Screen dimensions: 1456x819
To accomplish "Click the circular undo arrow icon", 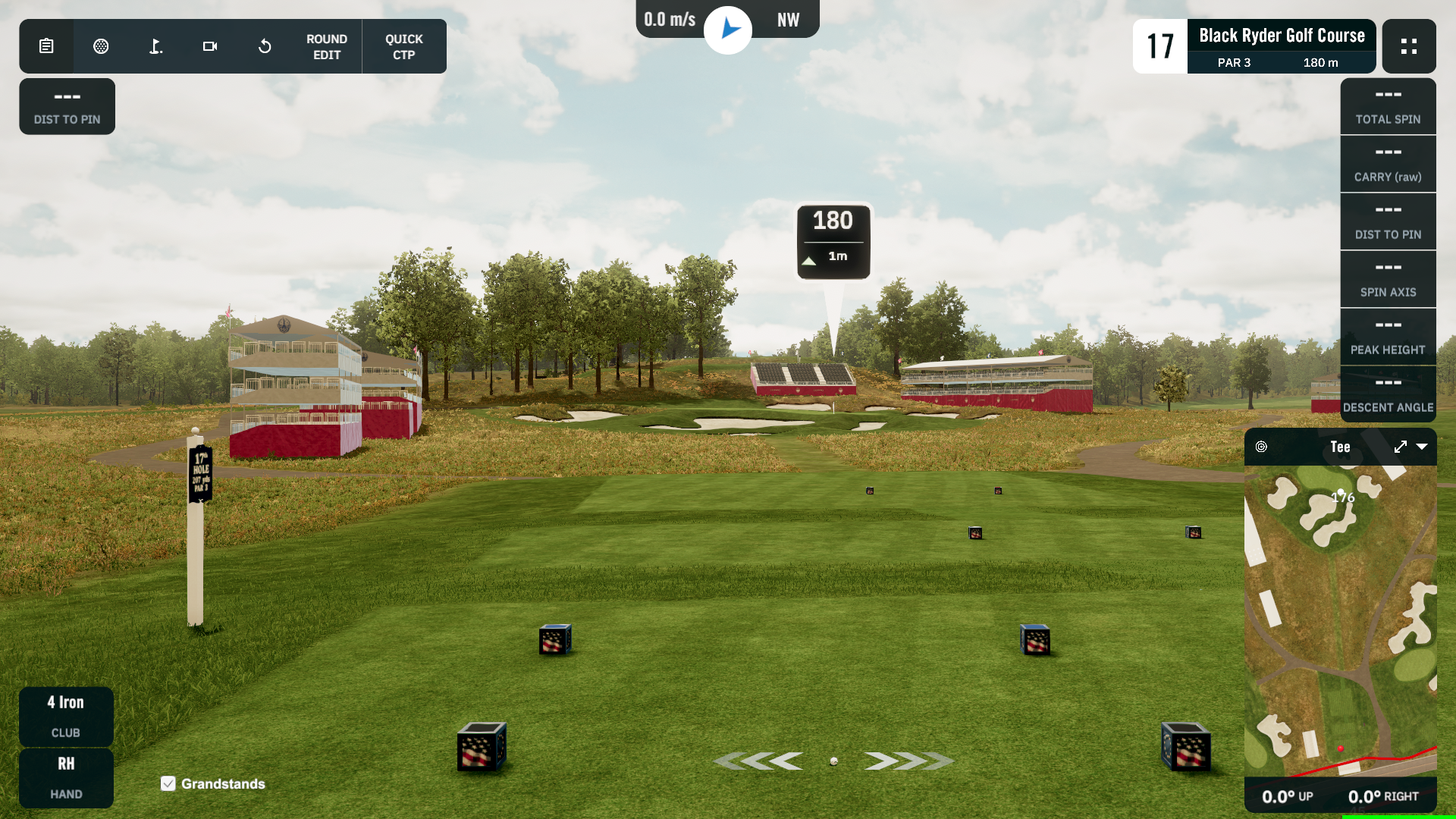I will (x=265, y=46).
